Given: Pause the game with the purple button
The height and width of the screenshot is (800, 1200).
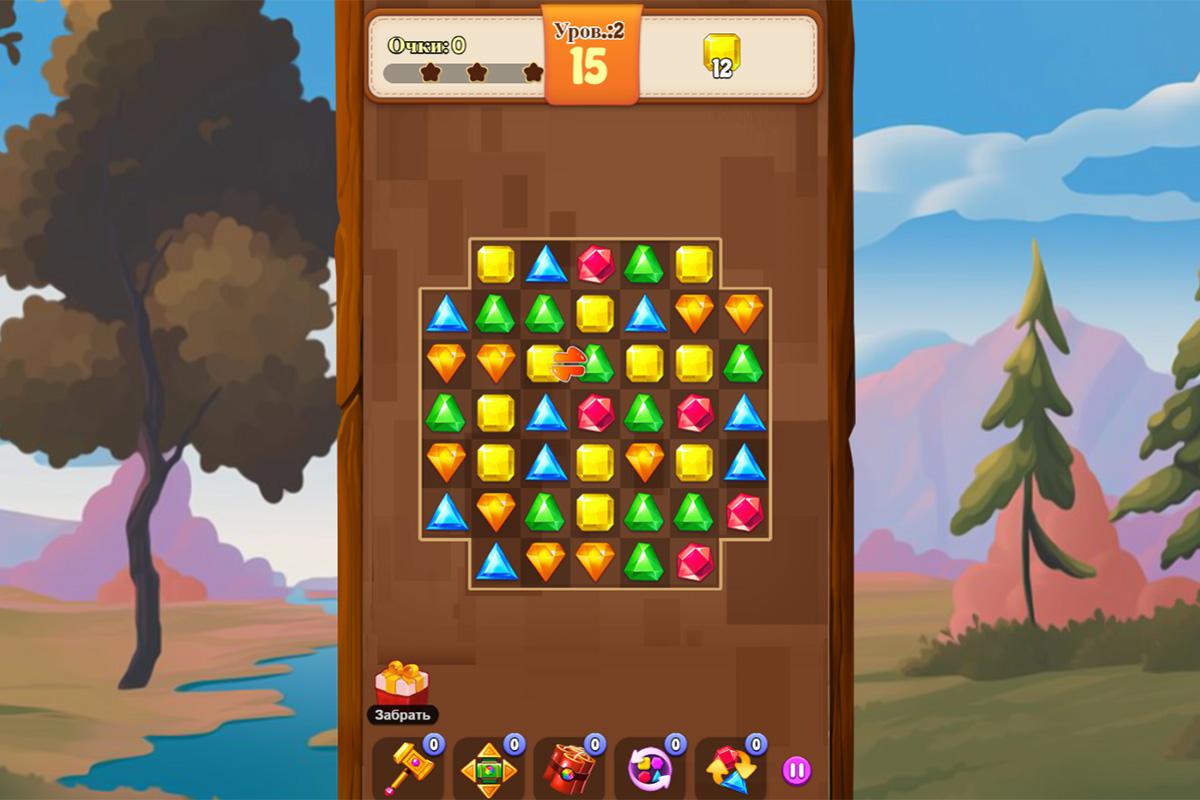Looking at the screenshot, I should pos(796,770).
